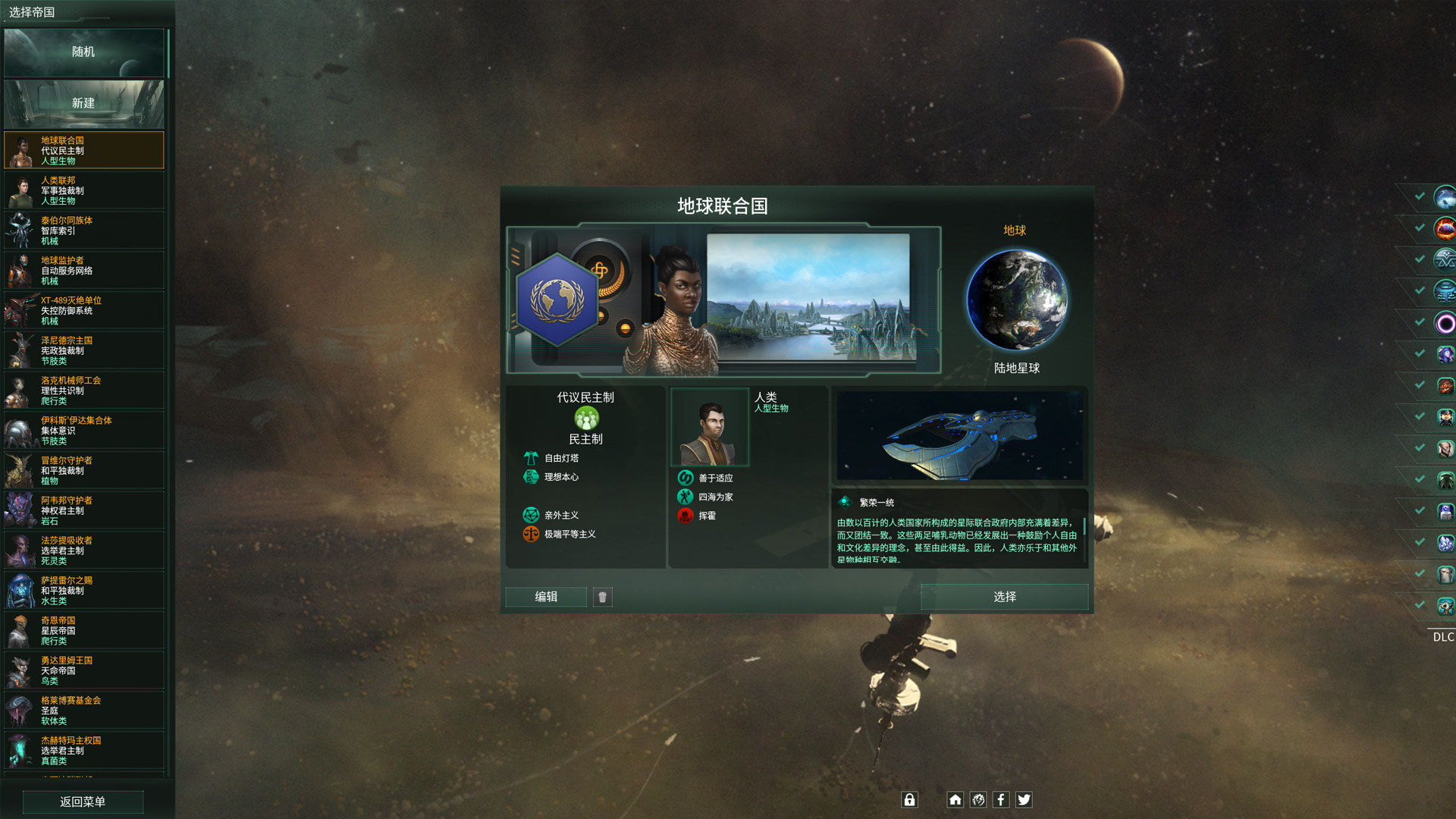The width and height of the screenshot is (1456, 819).
Task: Choose the 伊科斯'伊达集合体 hive empire
Action: (83, 431)
